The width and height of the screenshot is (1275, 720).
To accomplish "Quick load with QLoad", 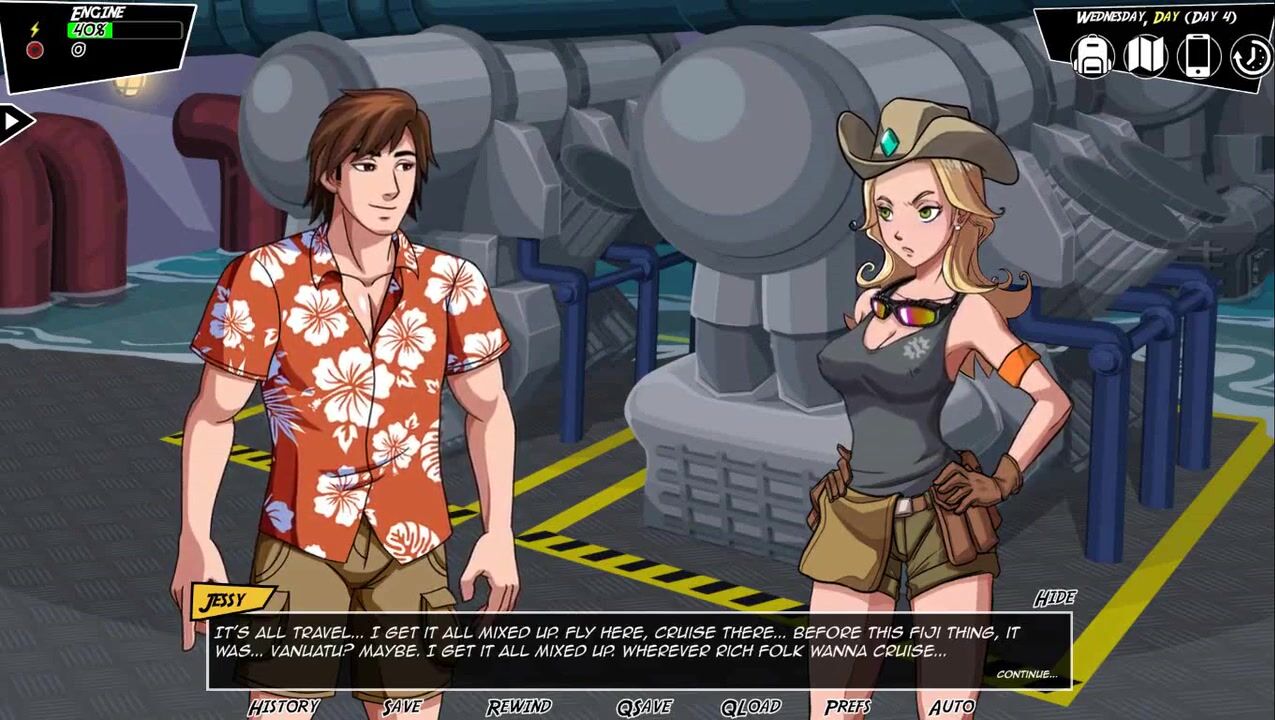I will point(751,707).
